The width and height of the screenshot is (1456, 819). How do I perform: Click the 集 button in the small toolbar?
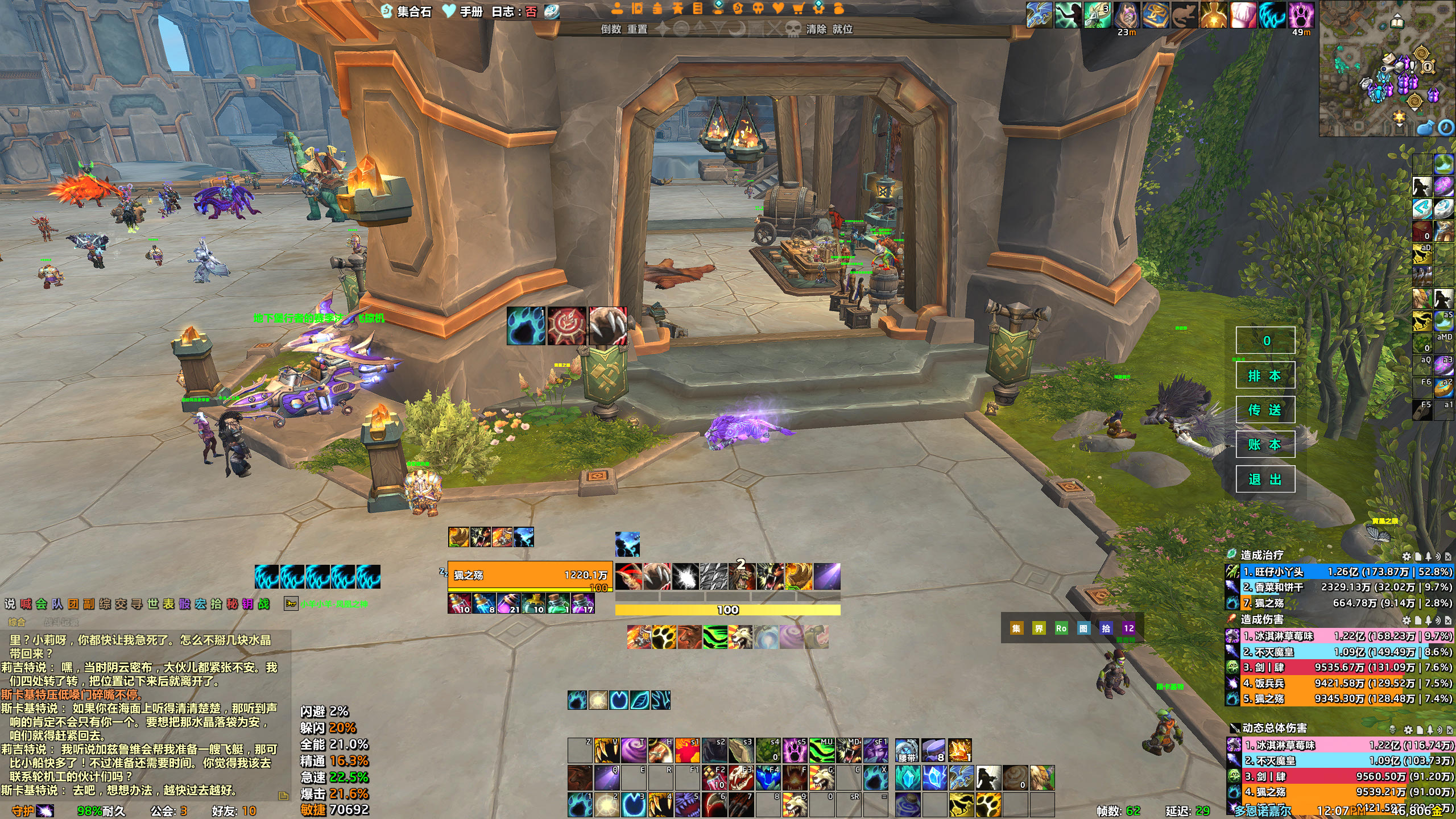[1016, 628]
